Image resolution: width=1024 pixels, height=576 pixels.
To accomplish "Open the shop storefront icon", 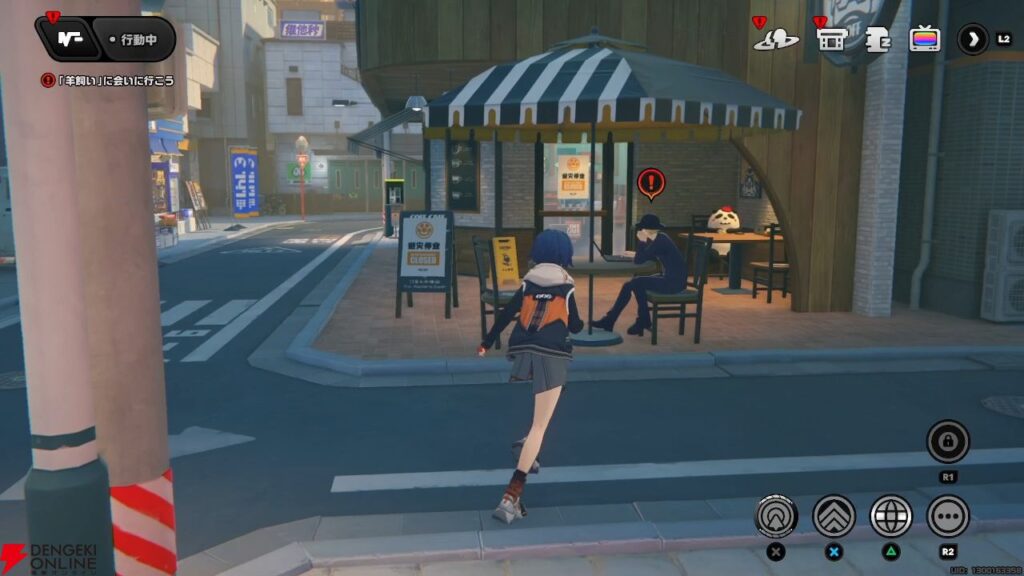I will 832,39.
